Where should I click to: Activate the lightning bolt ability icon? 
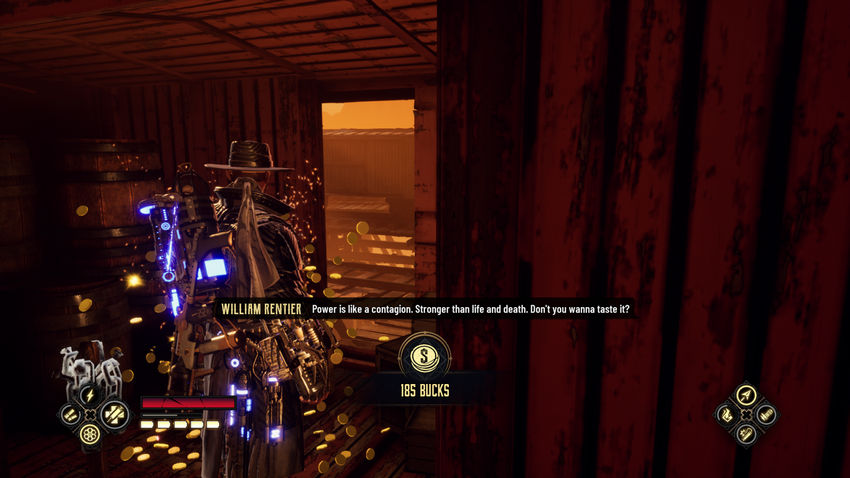(x=90, y=394)
